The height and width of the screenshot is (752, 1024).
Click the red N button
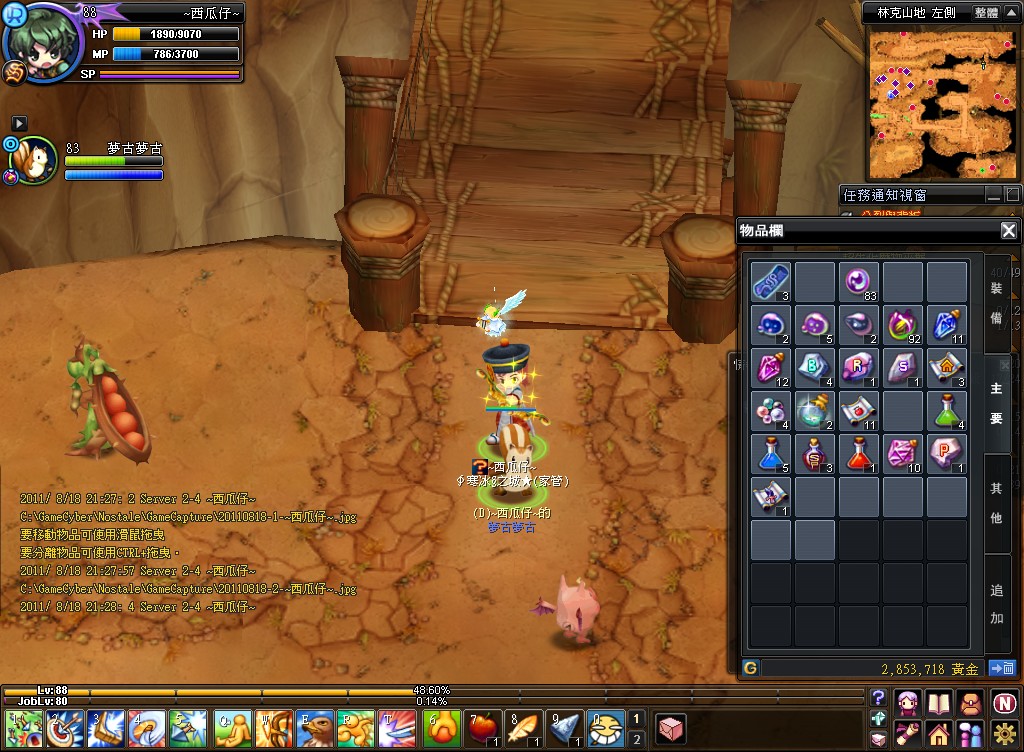point(1005,702)
